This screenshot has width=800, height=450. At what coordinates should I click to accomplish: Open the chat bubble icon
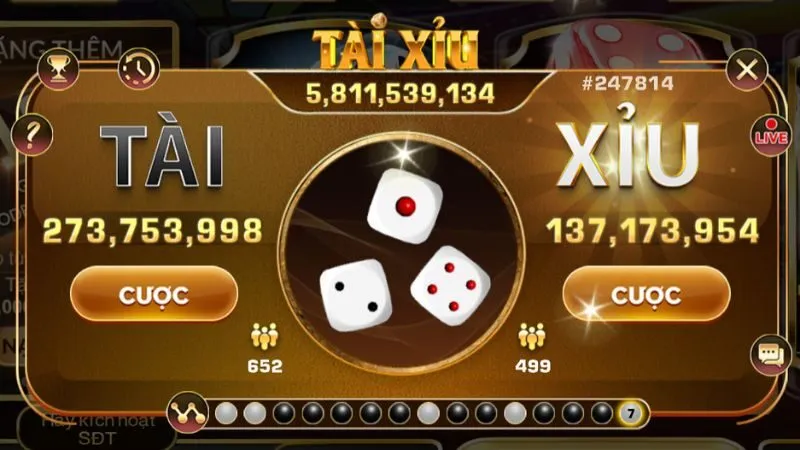769,353
